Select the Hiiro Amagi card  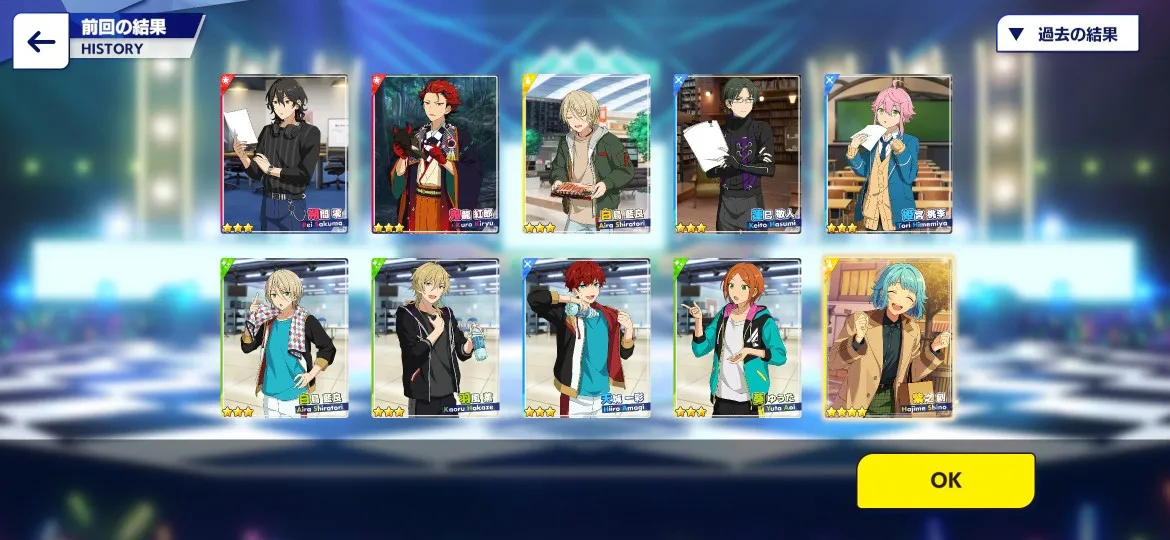click(587, 338)
